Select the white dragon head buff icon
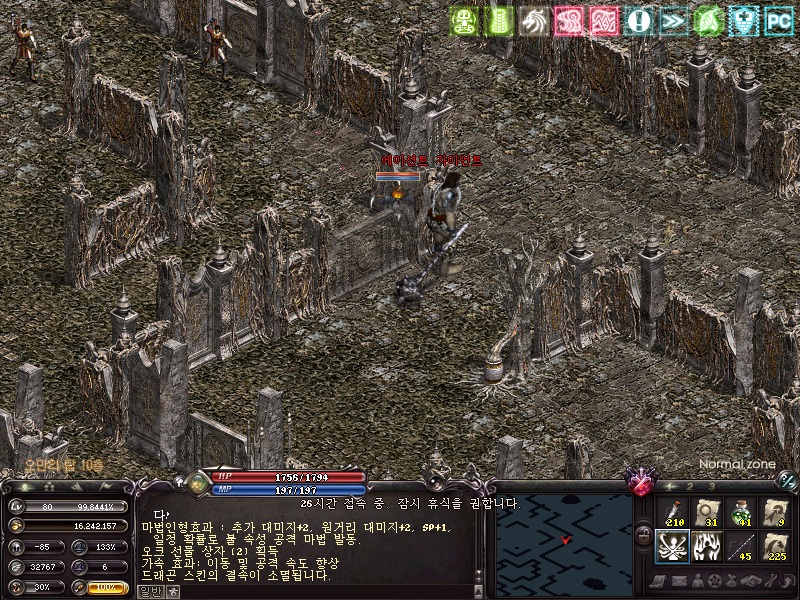 point(533,20)
